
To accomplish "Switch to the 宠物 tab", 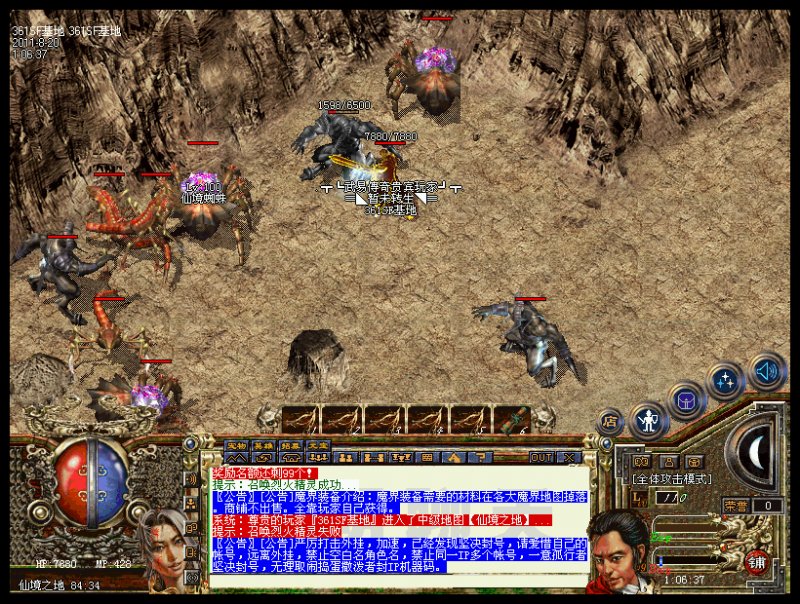I will click(x=236, y=446).
